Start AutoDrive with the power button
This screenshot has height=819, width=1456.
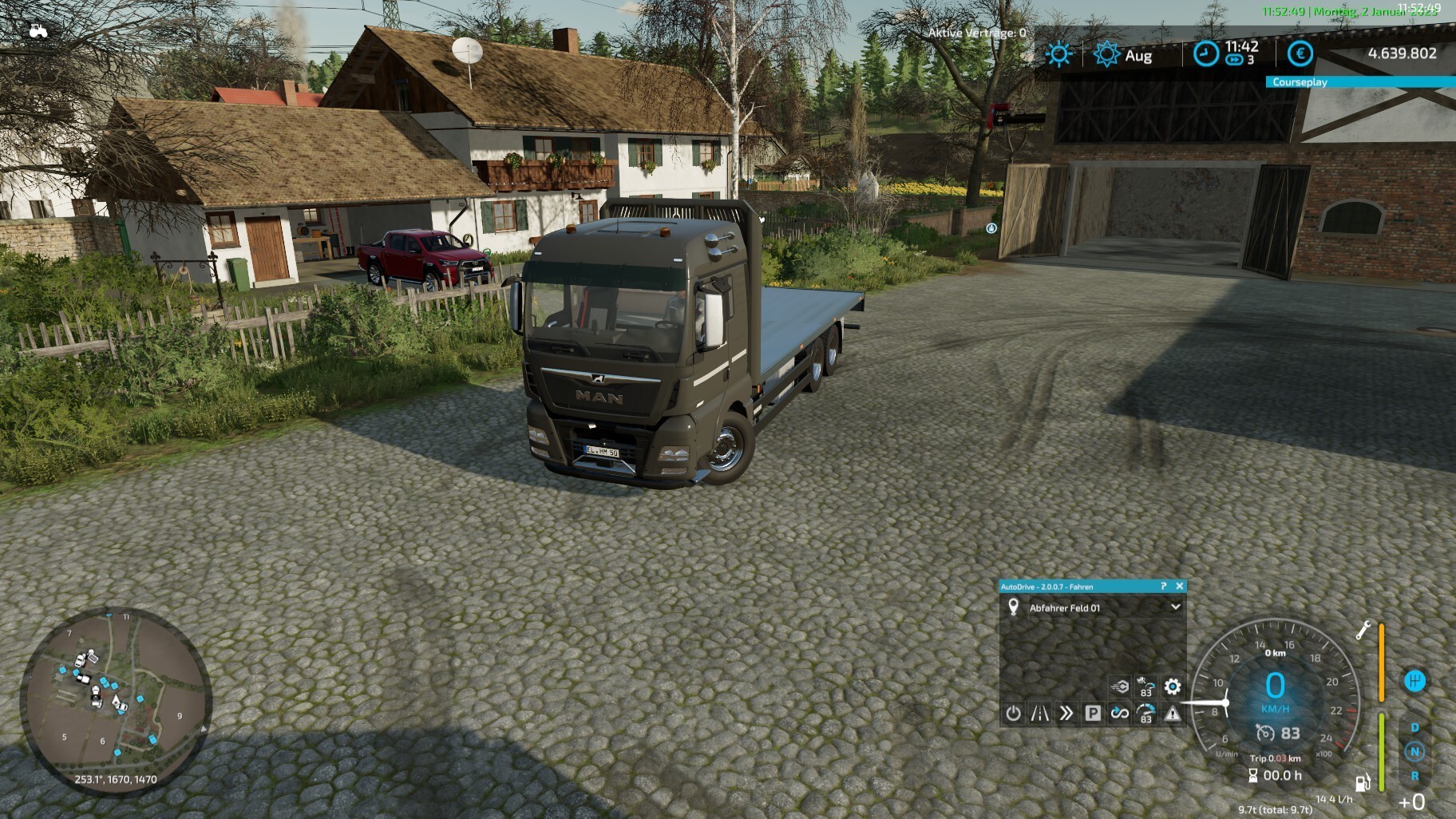coord(1013,713)
